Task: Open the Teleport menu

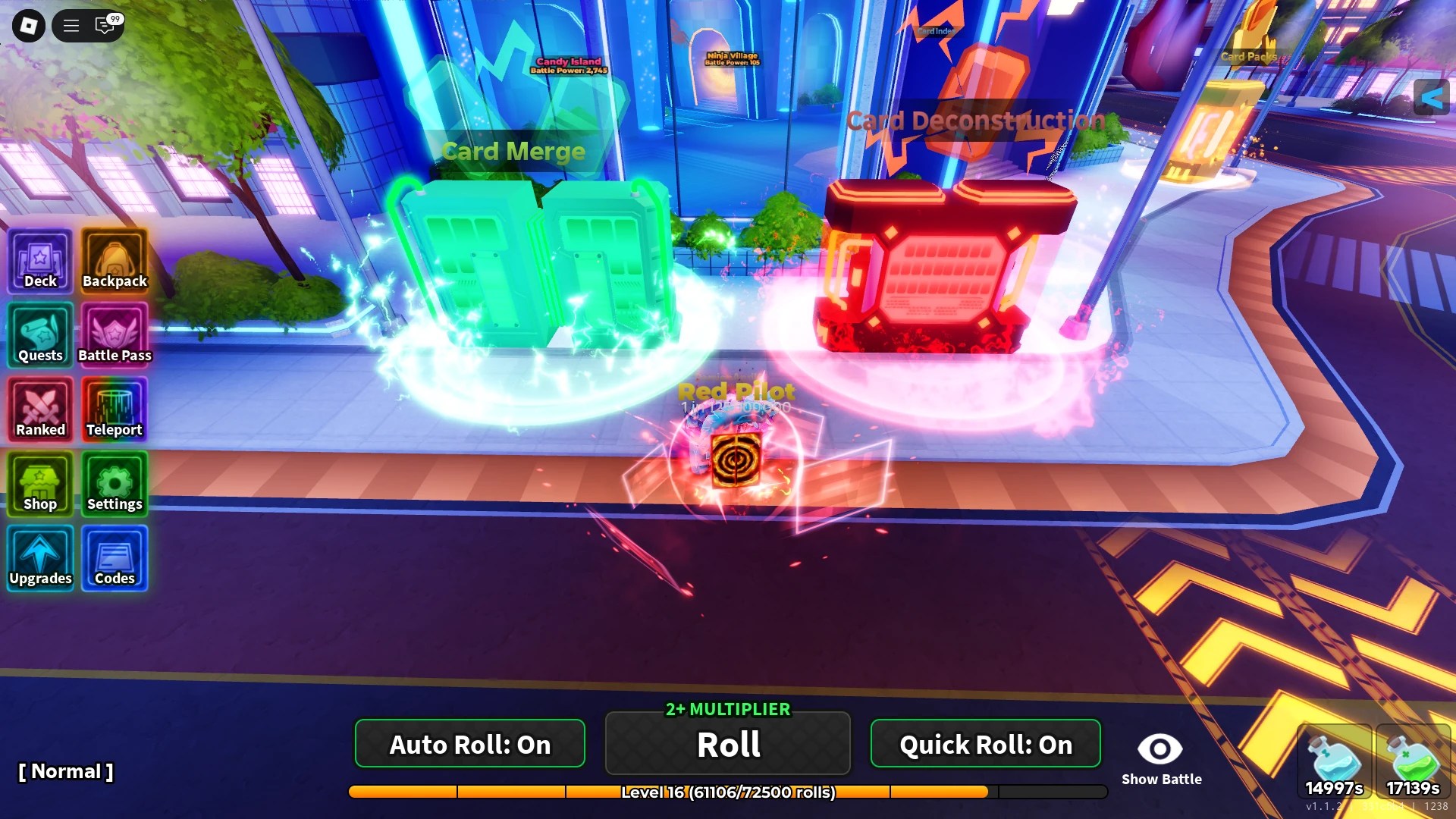Action: pyautogui.click(x=115, y=409)
